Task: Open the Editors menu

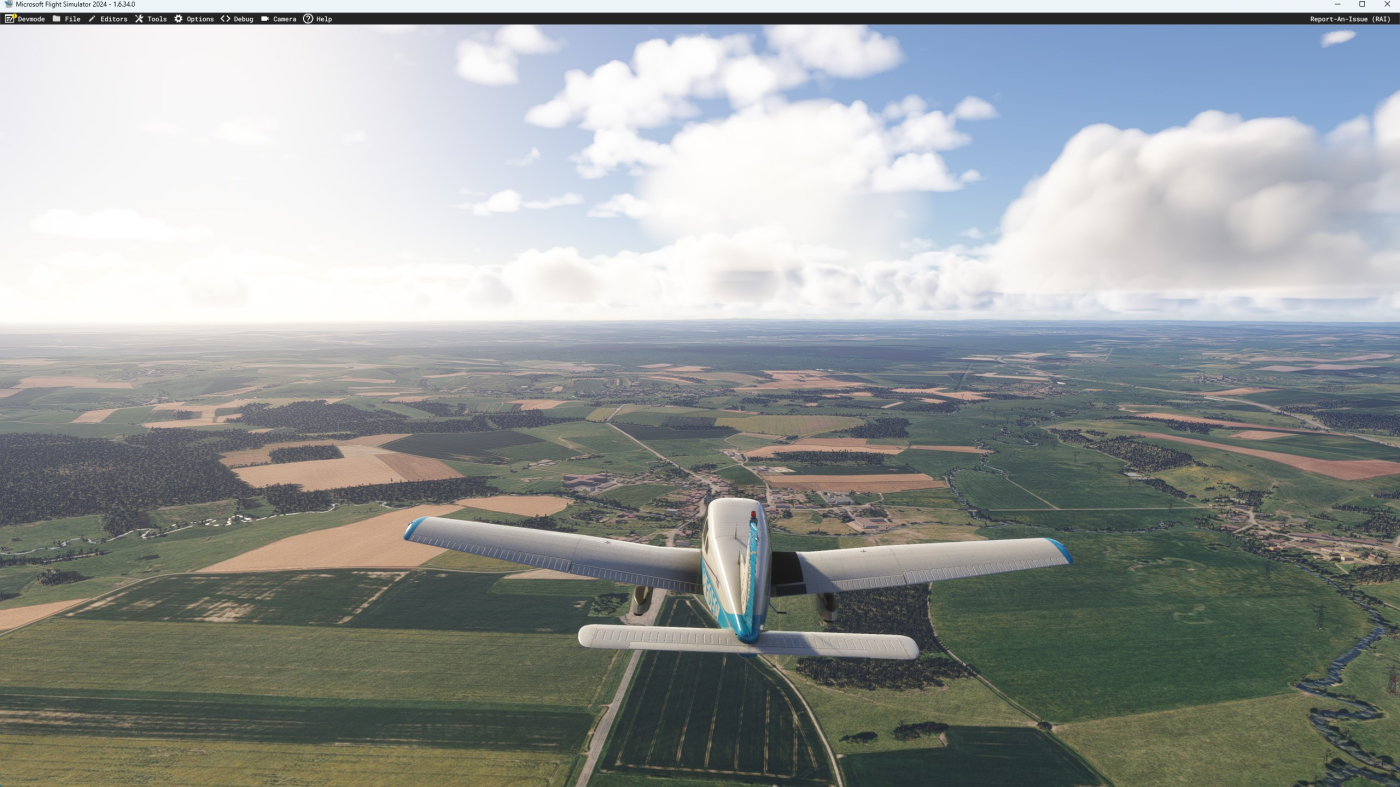Action: 112,17
